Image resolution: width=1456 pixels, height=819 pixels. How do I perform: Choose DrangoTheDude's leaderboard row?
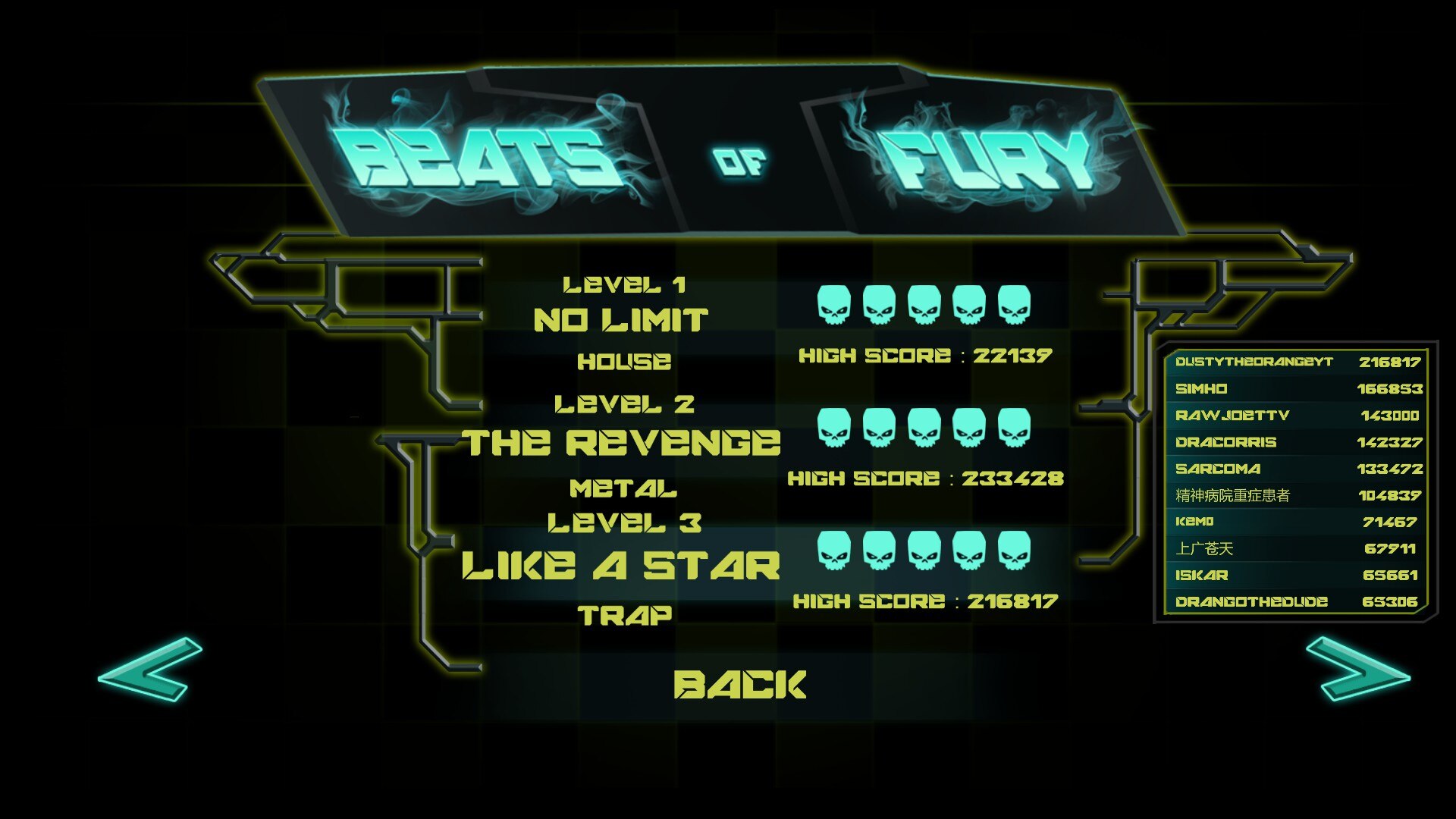(1296, 601)
